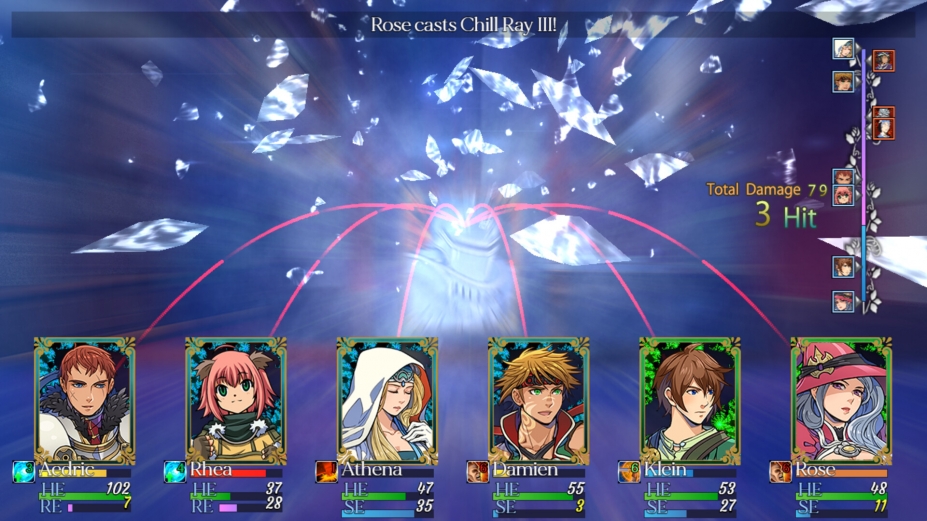Click the fire icon beside Athena's name
The width and height of the screenshot is (927, 521).
326,471
